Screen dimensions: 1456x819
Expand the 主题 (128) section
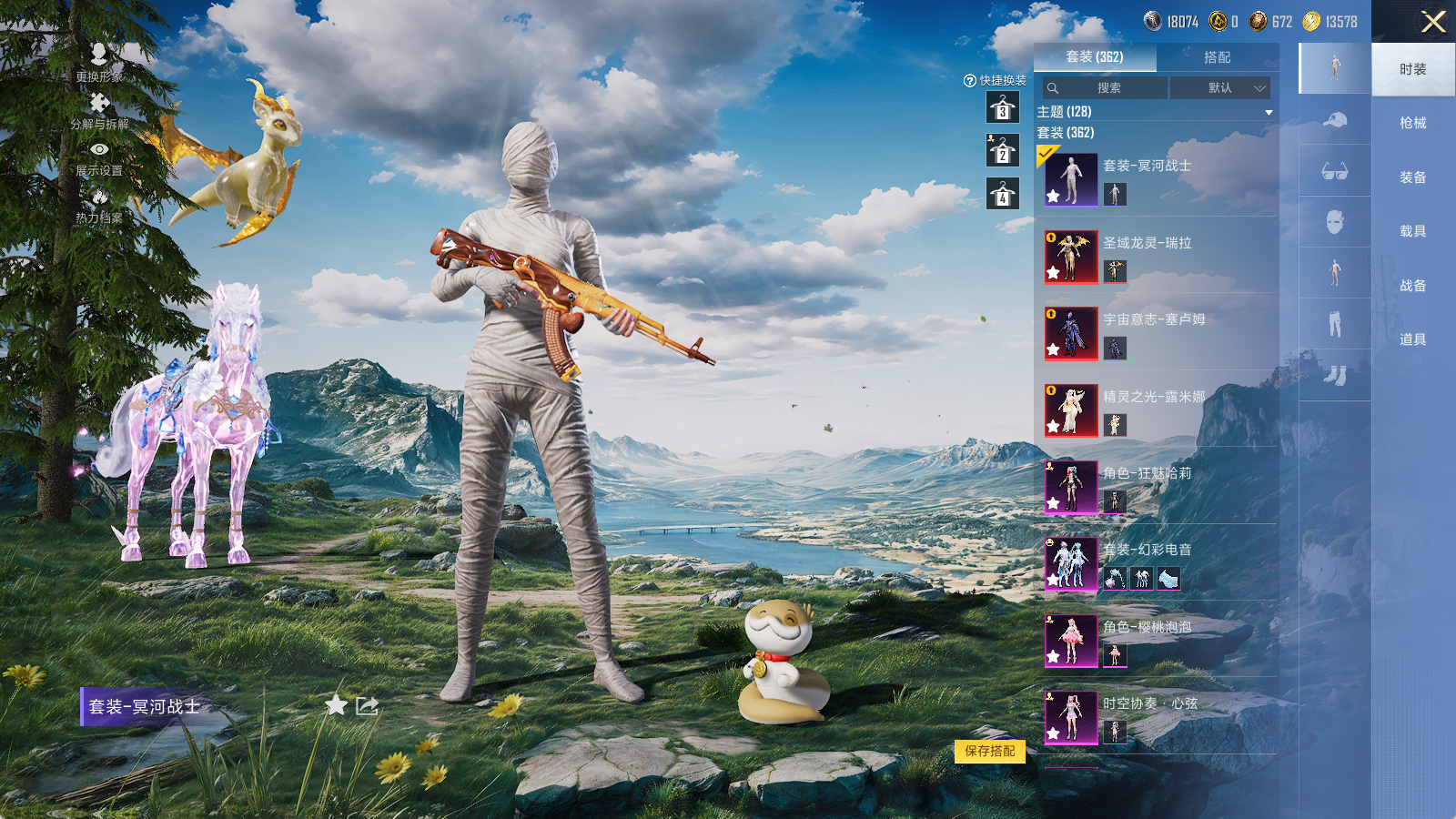(1269, 112)
